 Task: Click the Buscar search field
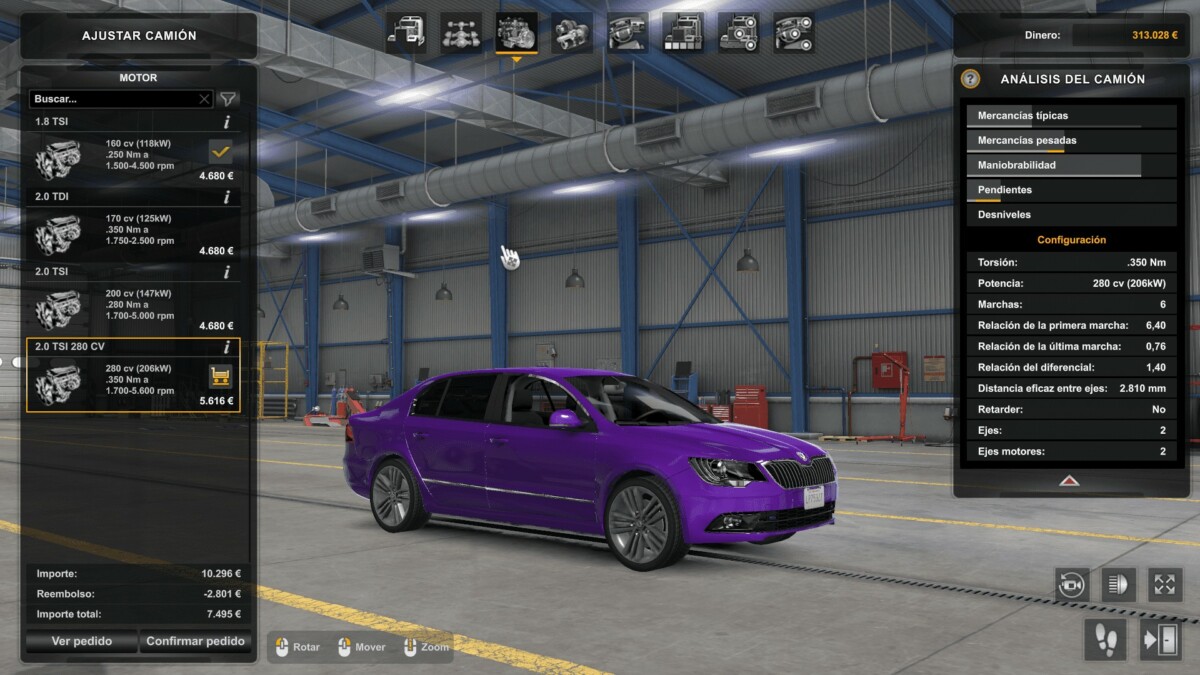point(115,99)
